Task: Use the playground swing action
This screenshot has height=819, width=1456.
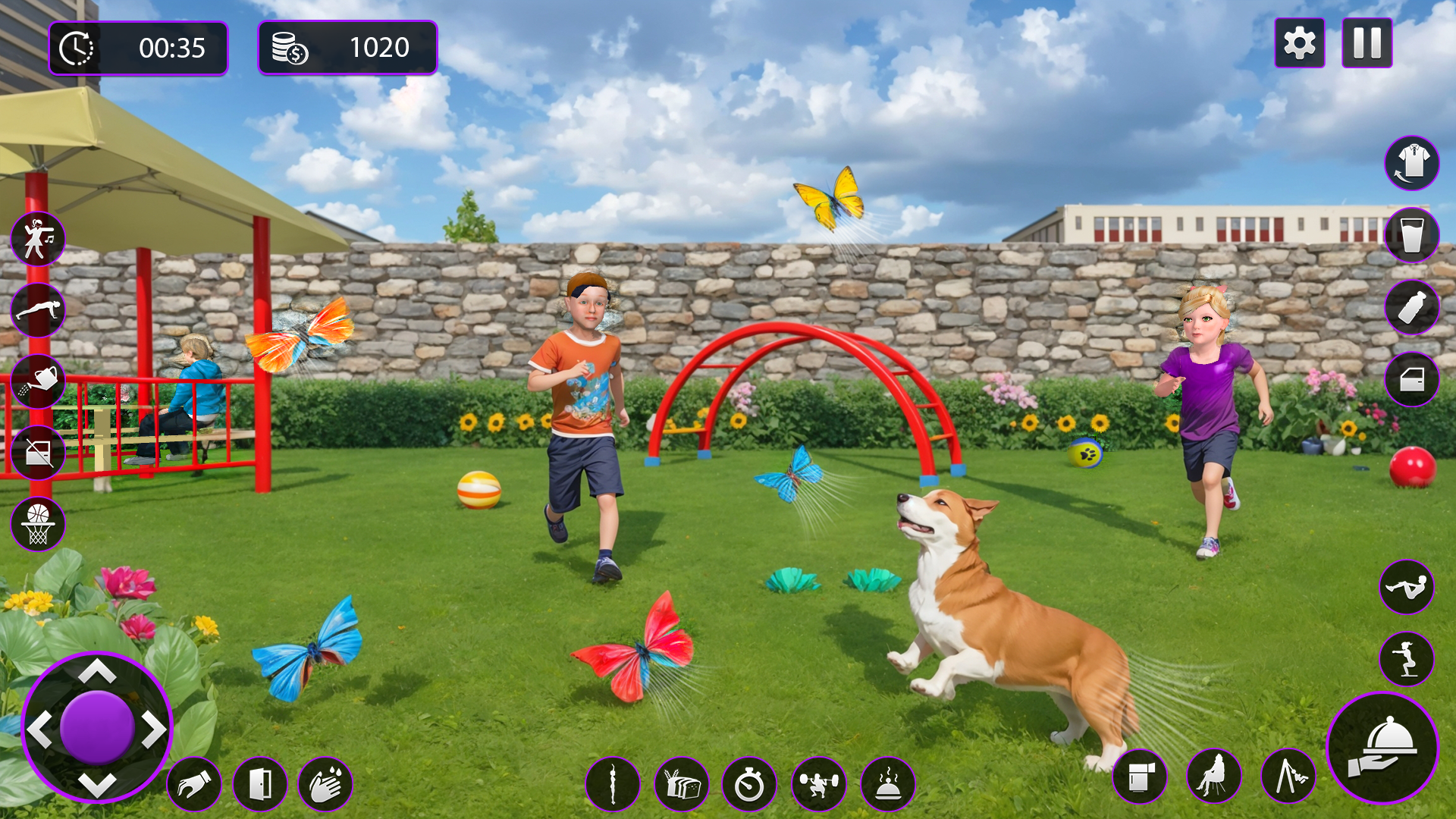Action: (x=1288, y=777)
